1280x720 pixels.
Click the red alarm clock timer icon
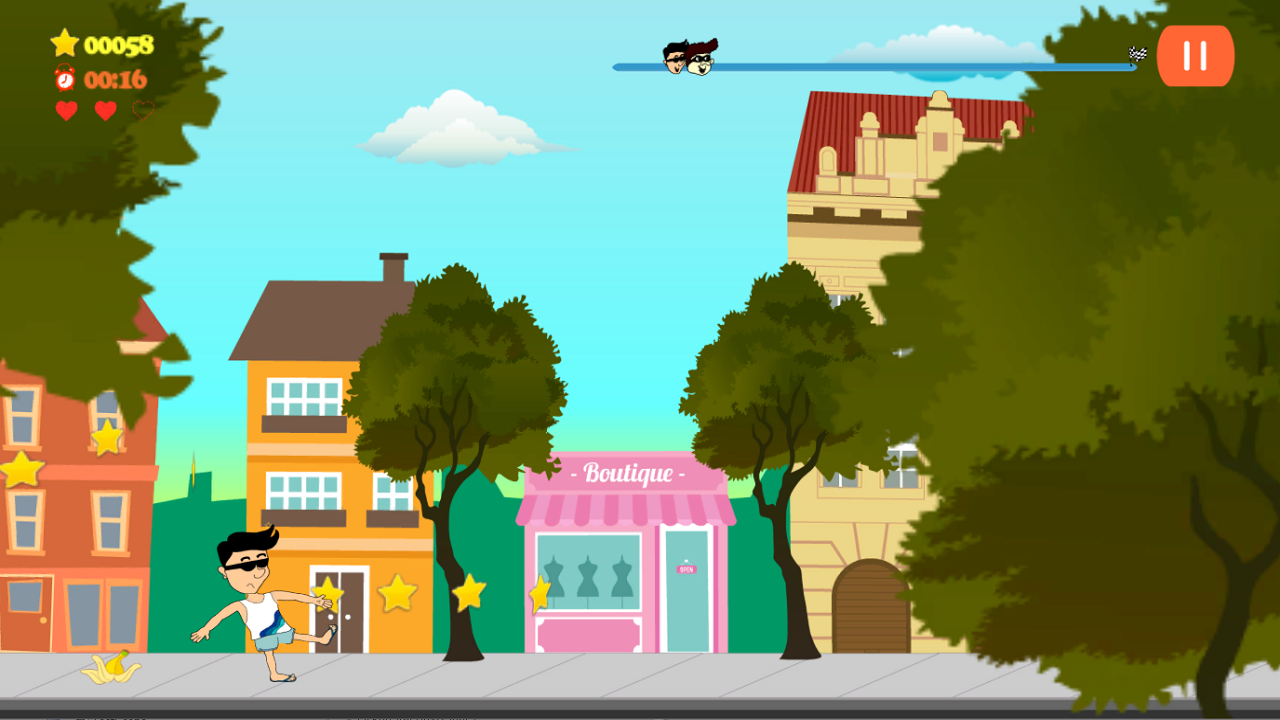tap(64, 80)
